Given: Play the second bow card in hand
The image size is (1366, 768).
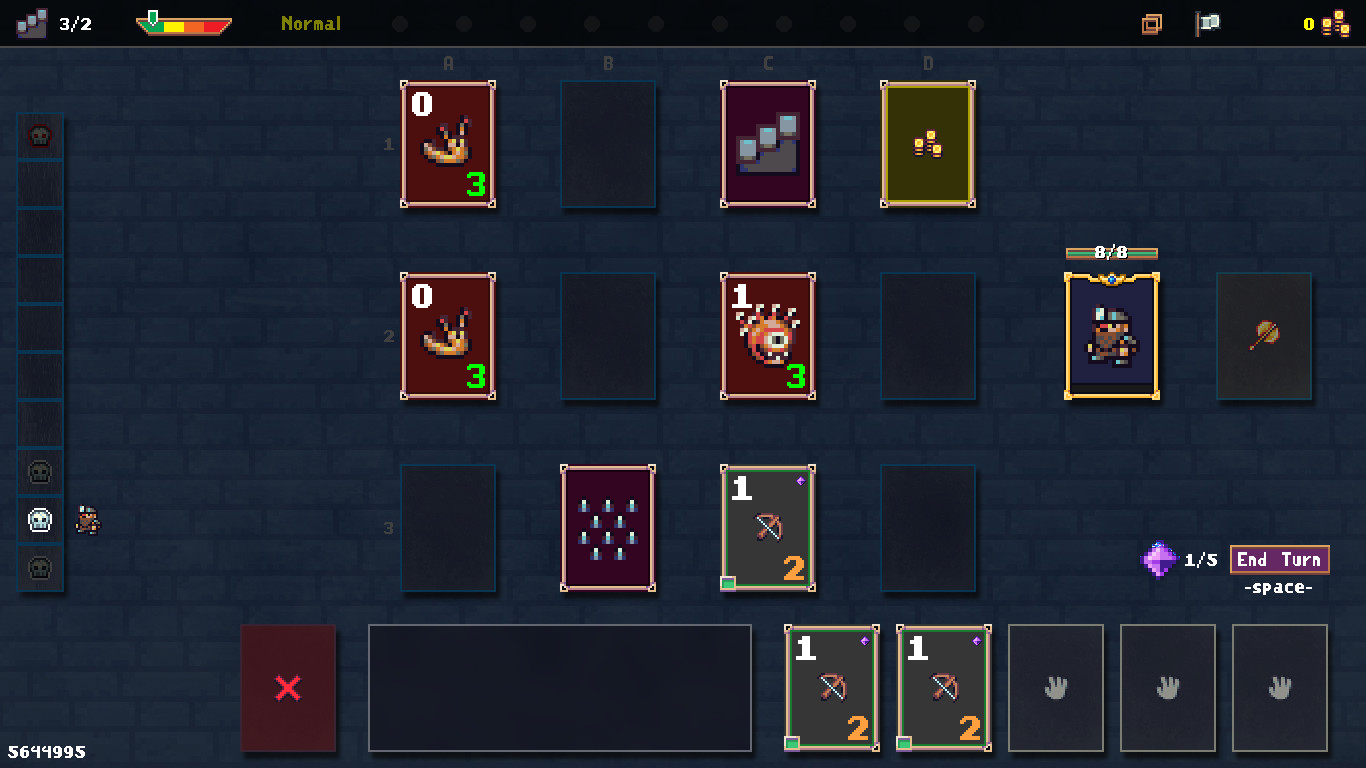Looking at the screenshot, I should pos(942,688).
